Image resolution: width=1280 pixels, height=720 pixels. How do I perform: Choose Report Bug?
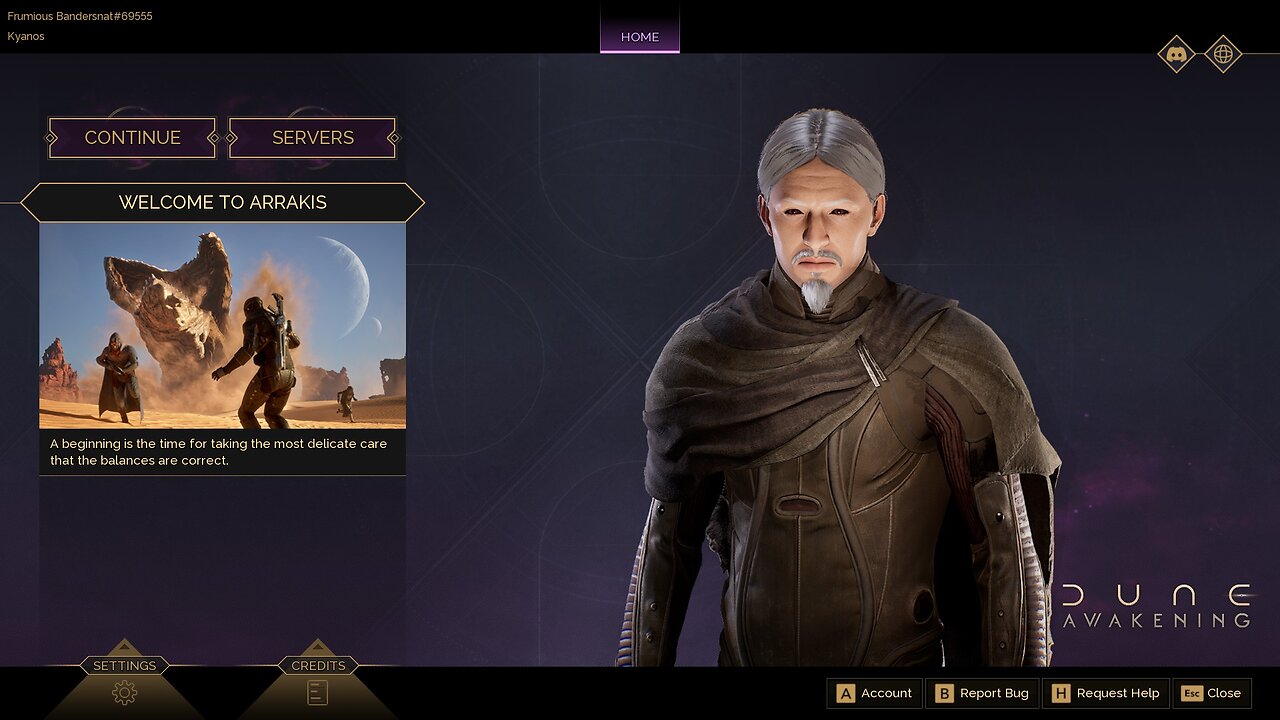click(x=982, y=693)
